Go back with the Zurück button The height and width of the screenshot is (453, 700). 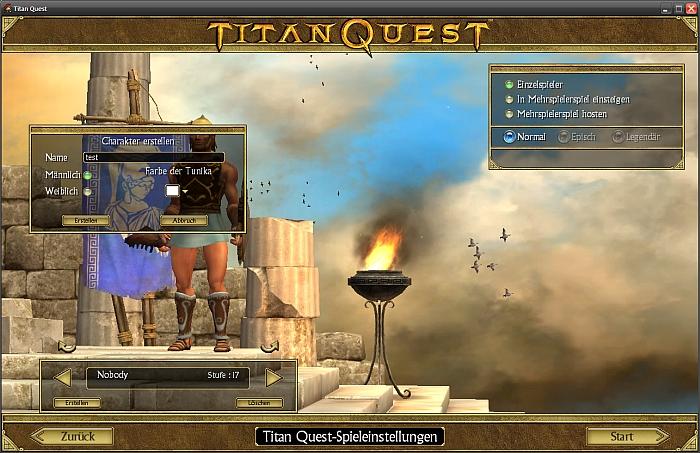77,436
